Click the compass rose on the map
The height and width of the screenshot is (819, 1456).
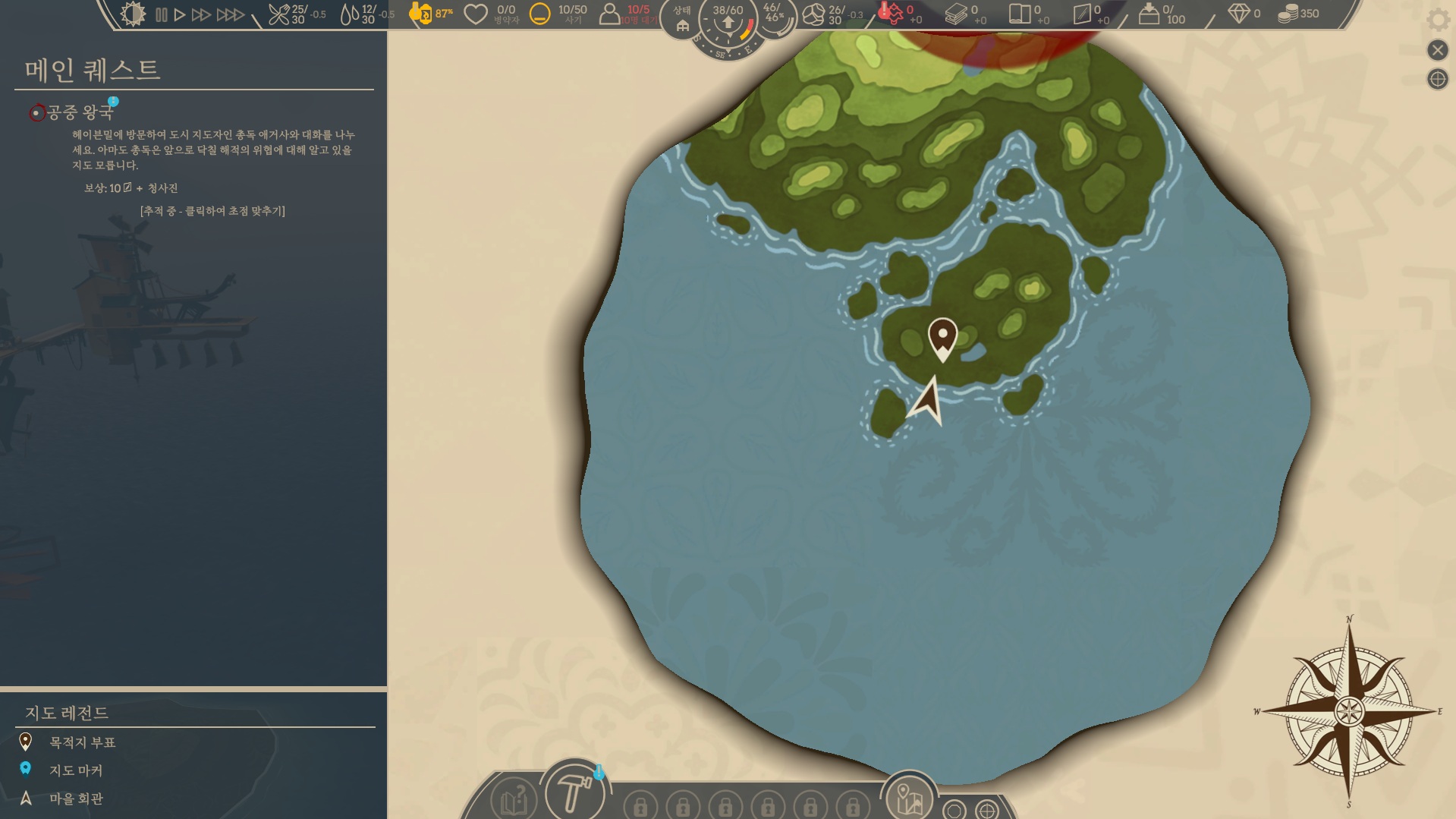(1349, 711)
